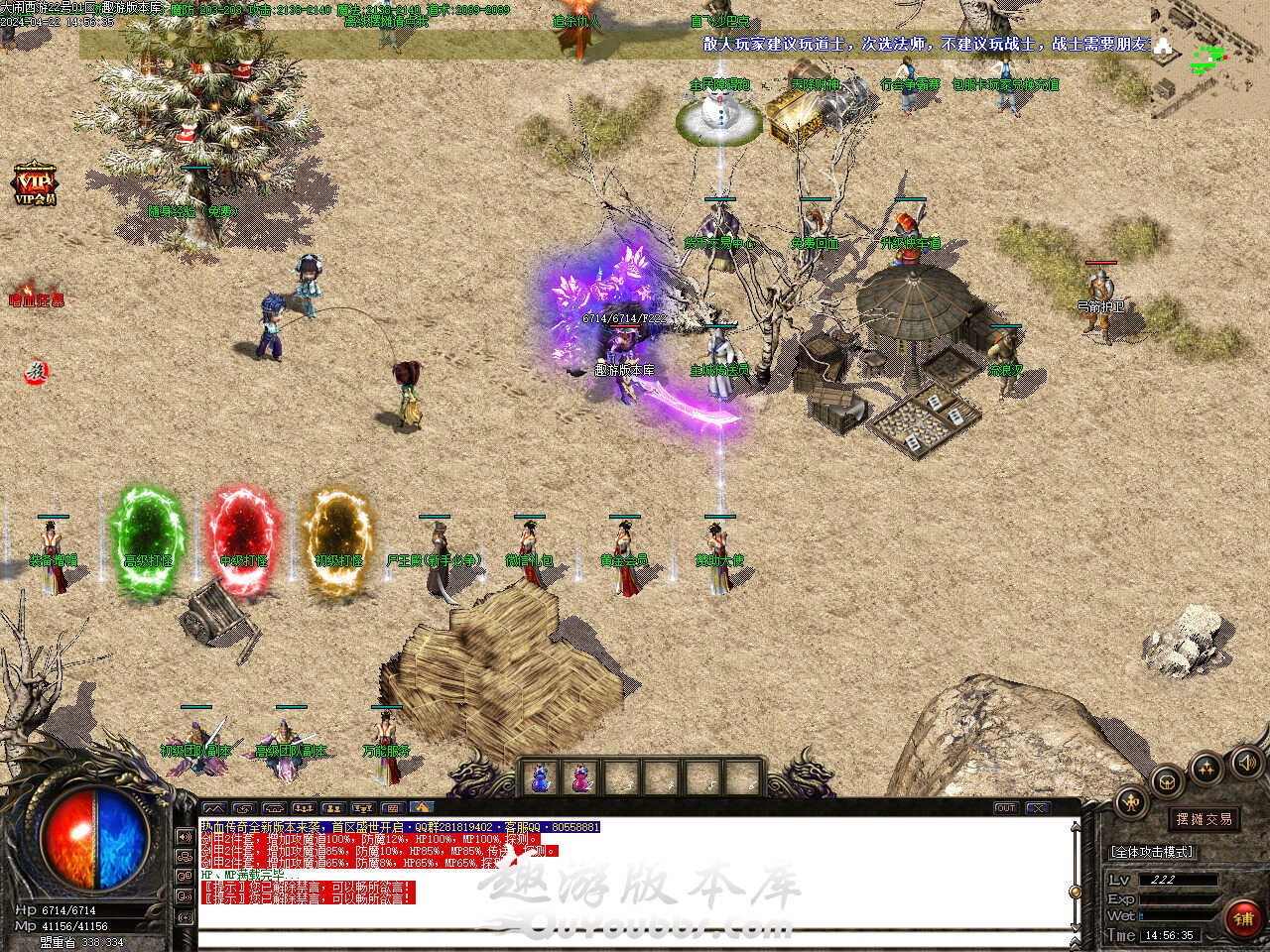Select the blue potion hotbar slot
Screen dimensions: 1270x952
(541, 776)
